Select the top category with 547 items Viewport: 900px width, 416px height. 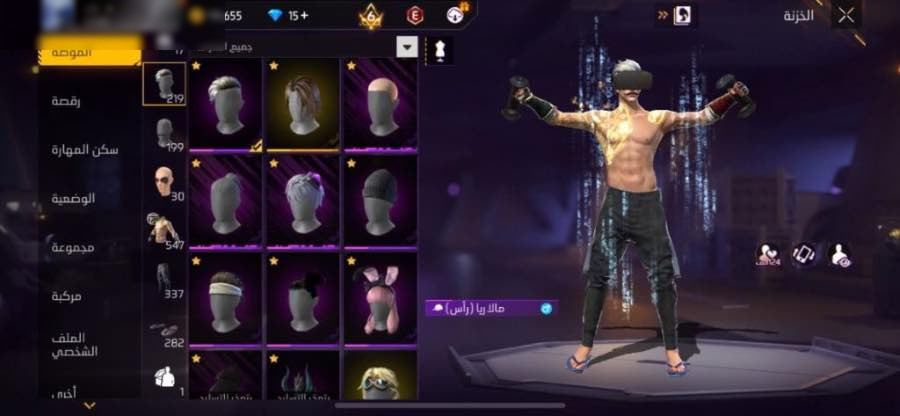click(164, 230)
